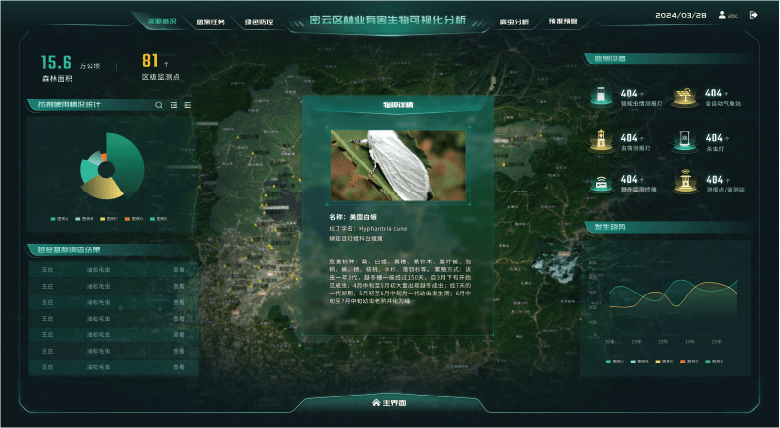Click the logout icon in the top bar
The width and height of the screenshot is (780, 428).
point(754,15)
